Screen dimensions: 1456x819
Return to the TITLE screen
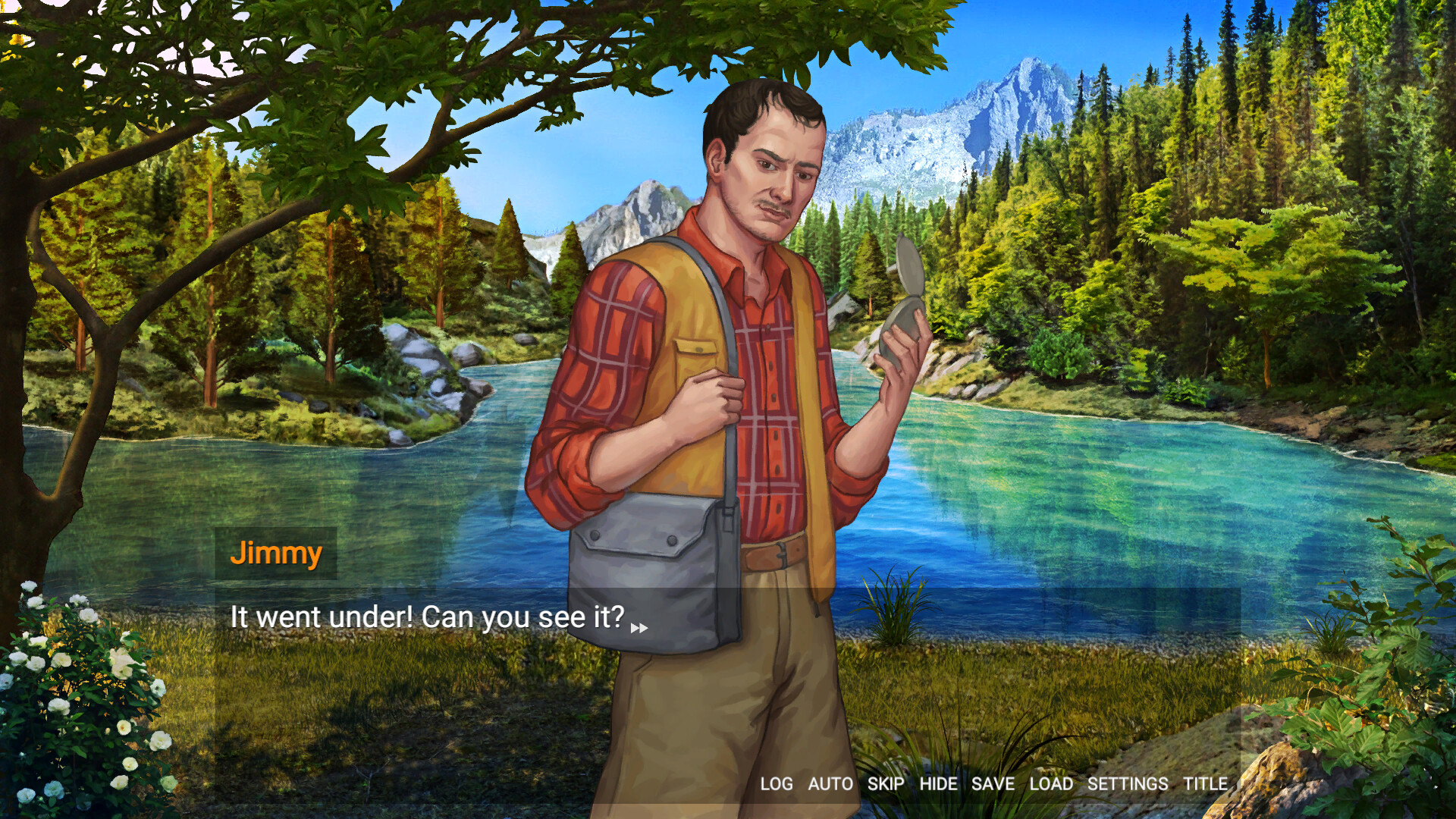coord(1205,785)
